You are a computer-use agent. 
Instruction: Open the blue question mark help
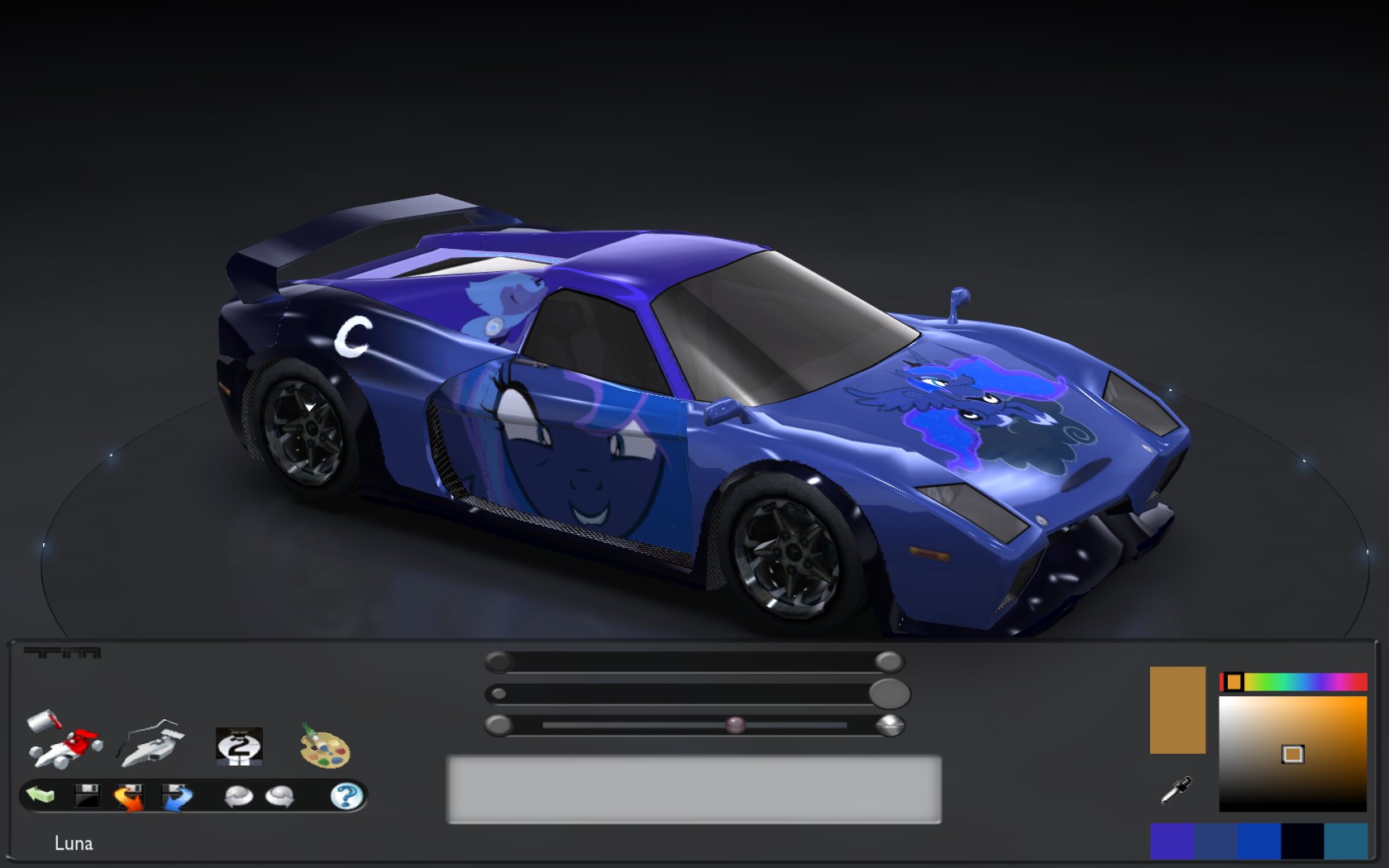pos(346,796)
